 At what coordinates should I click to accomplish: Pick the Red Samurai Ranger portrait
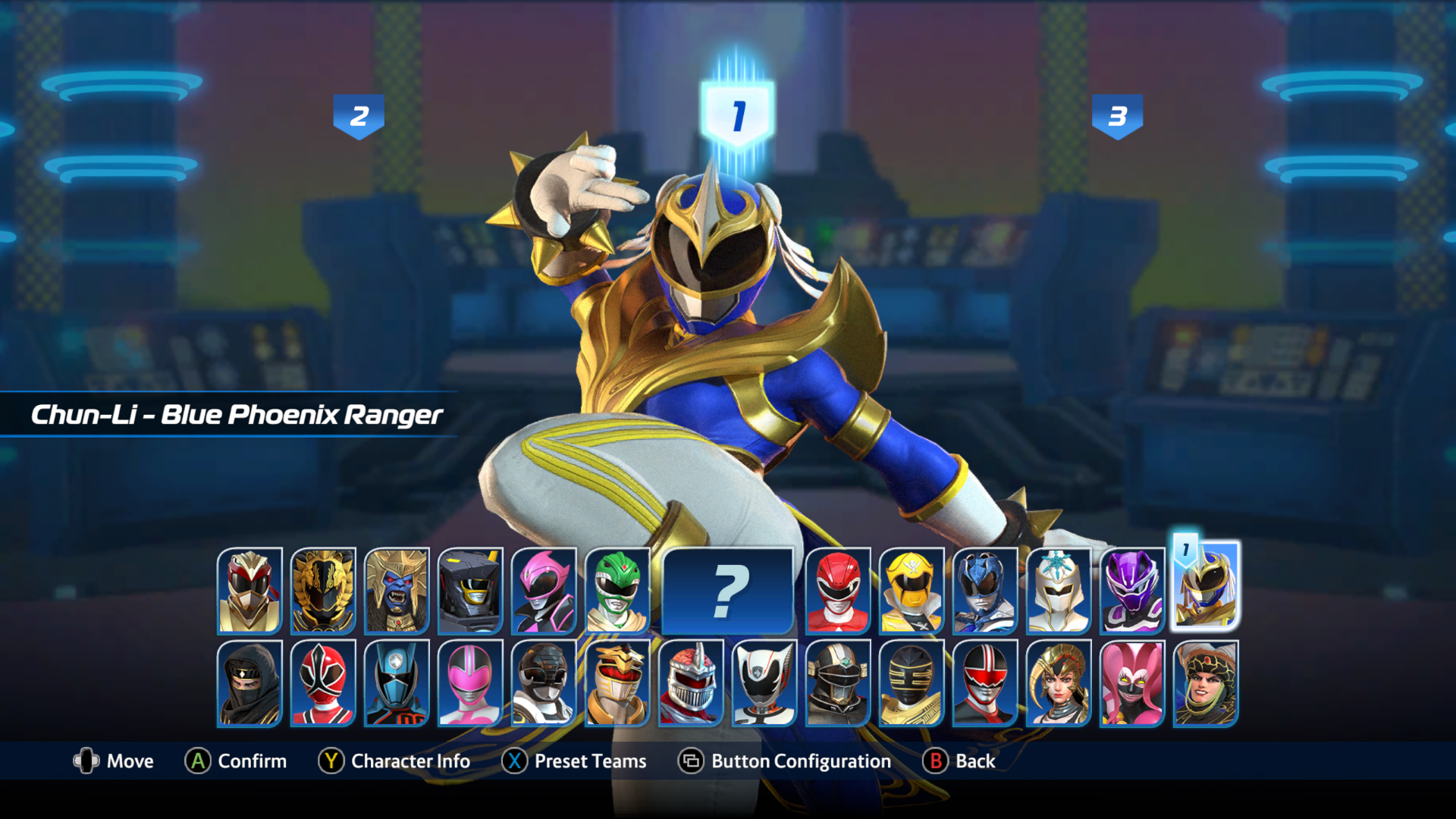323,683
